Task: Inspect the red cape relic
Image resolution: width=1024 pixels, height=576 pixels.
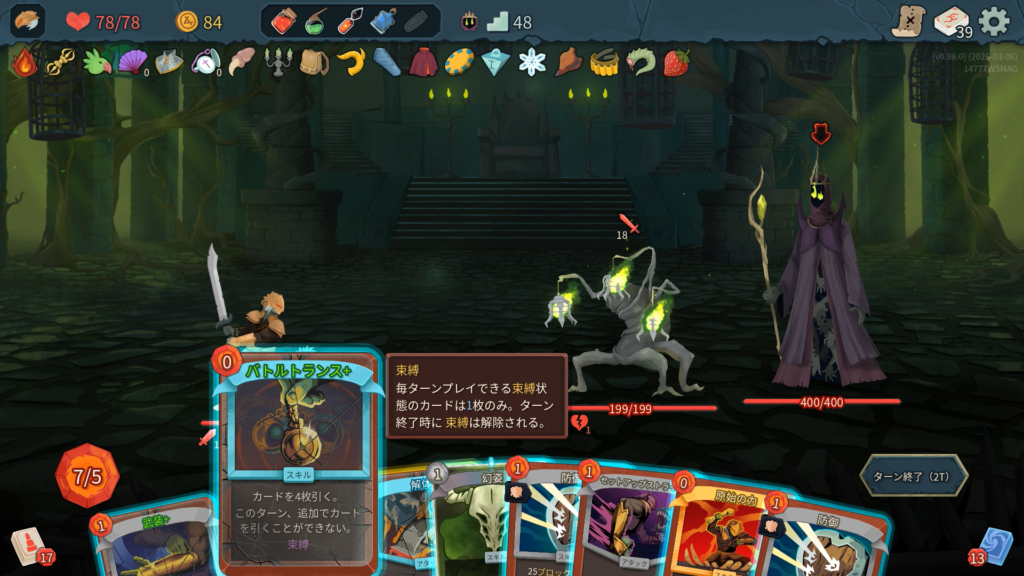Action: (423, 62)
